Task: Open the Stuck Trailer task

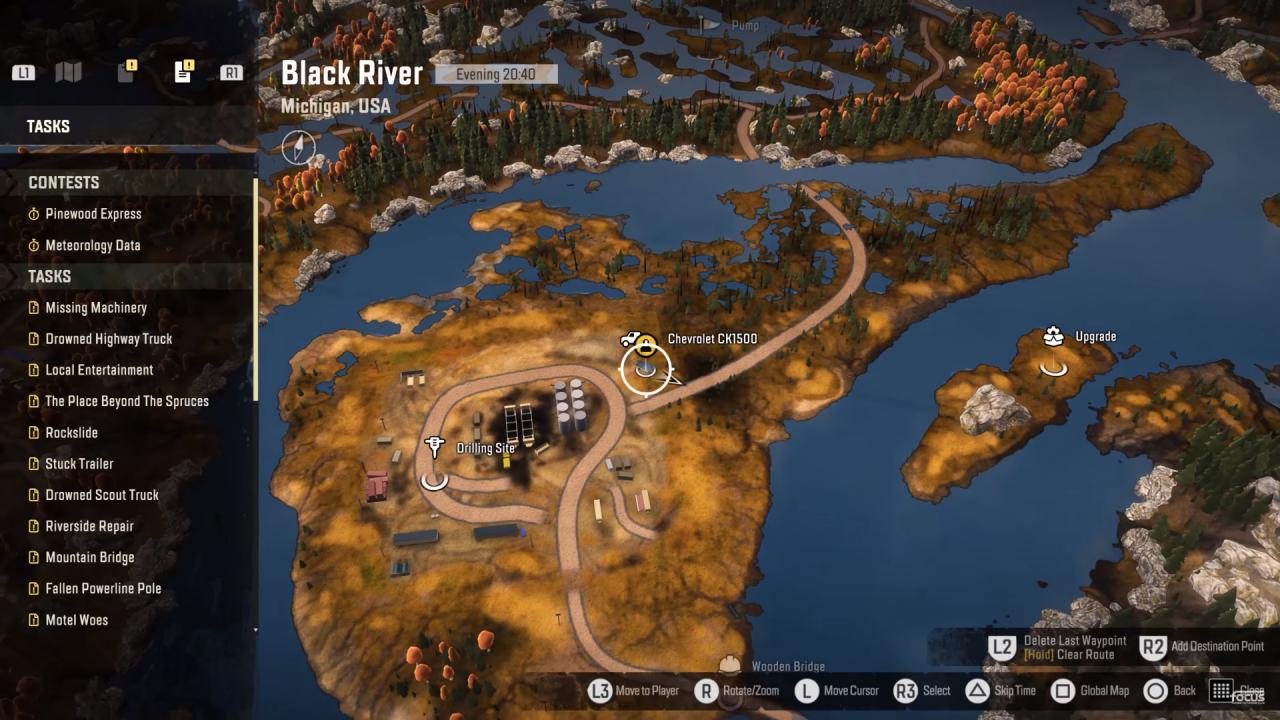Action: 79,464
